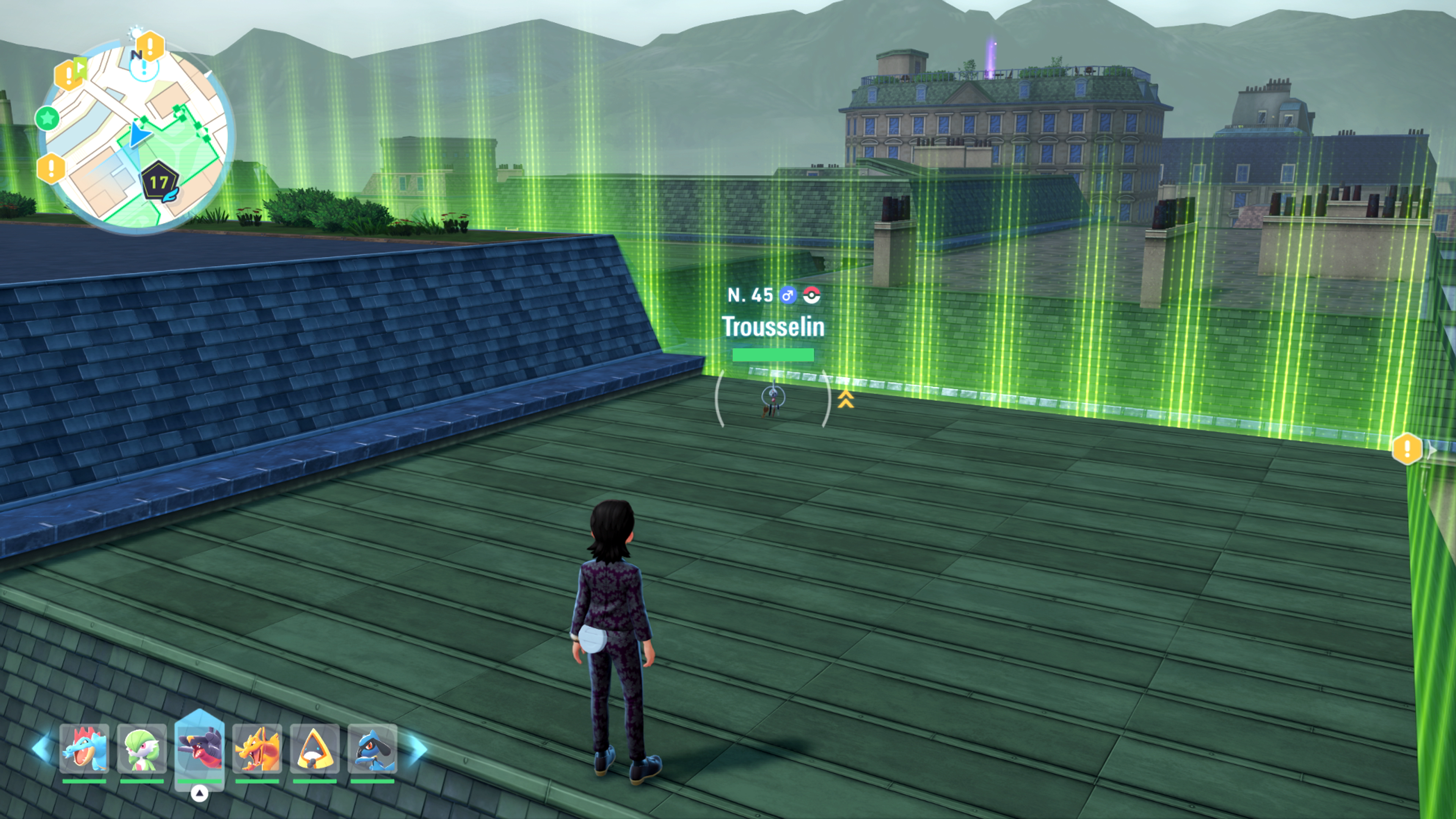Pick the Snorunt party slot

point(315,748)
